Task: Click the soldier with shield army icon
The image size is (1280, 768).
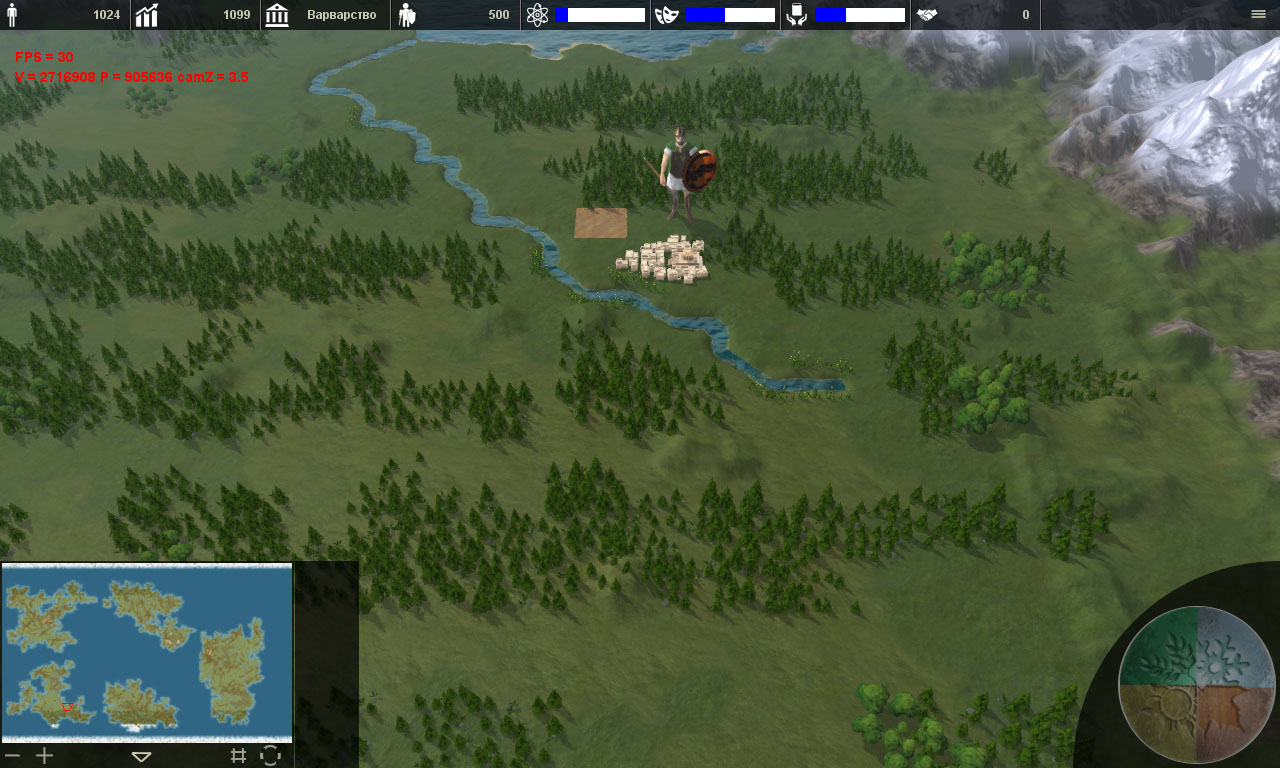Action: click(x=407, y=15)
